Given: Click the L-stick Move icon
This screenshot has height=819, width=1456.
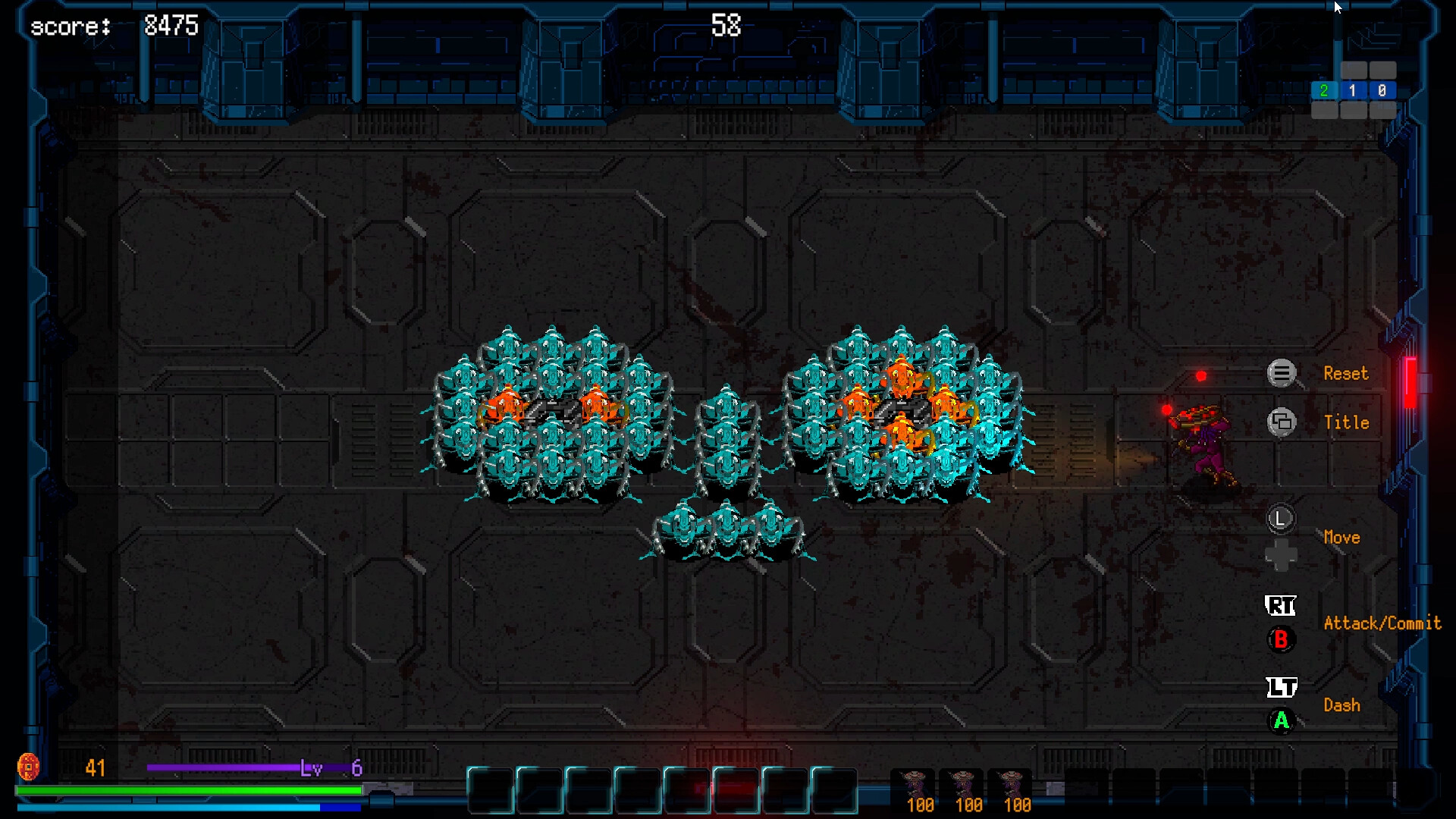Looking at the screenshot, I should [1282, 519].
